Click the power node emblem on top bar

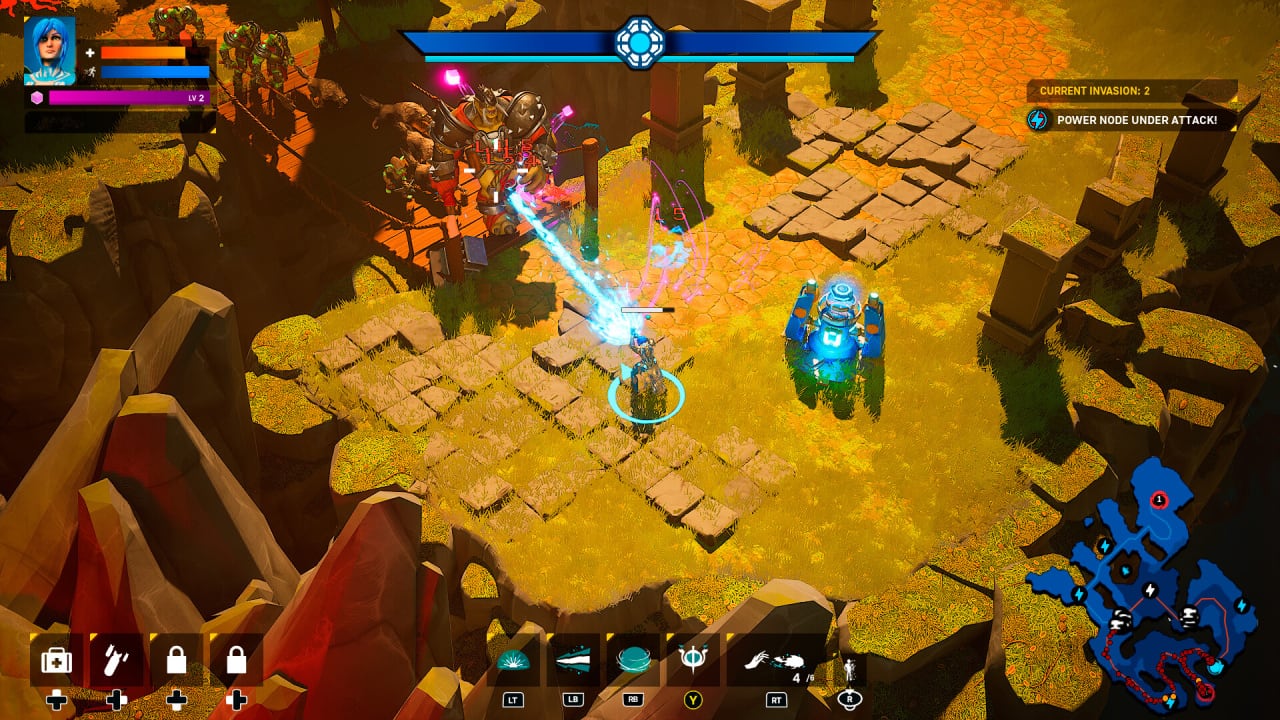pyautogui.click(x=639, y=42)
